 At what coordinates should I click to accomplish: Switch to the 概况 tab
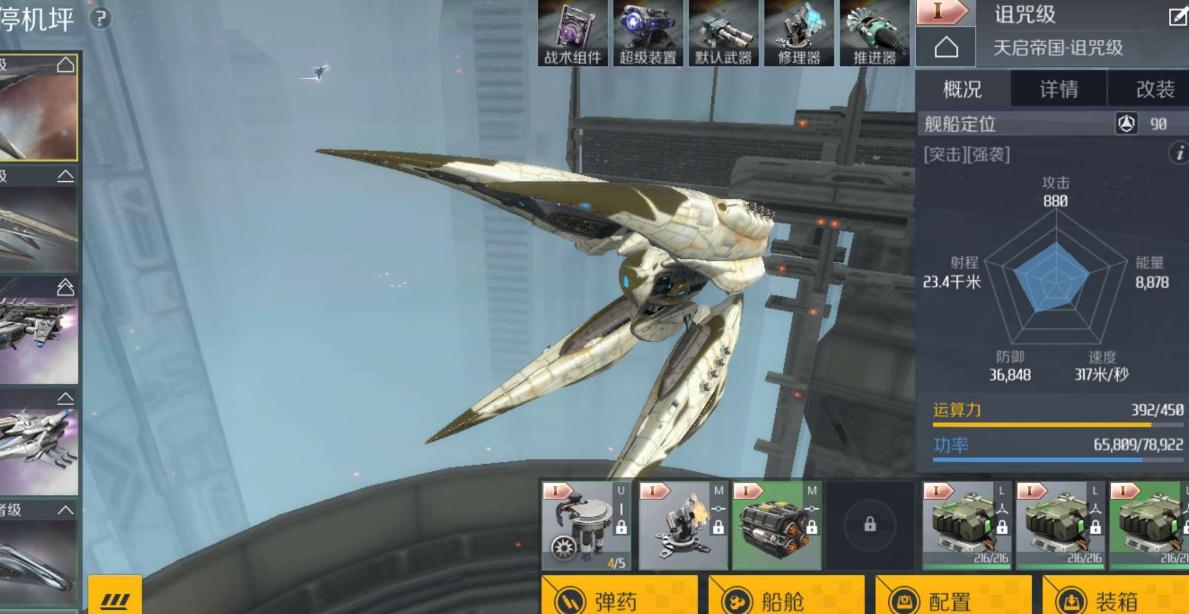click(962, 89)
